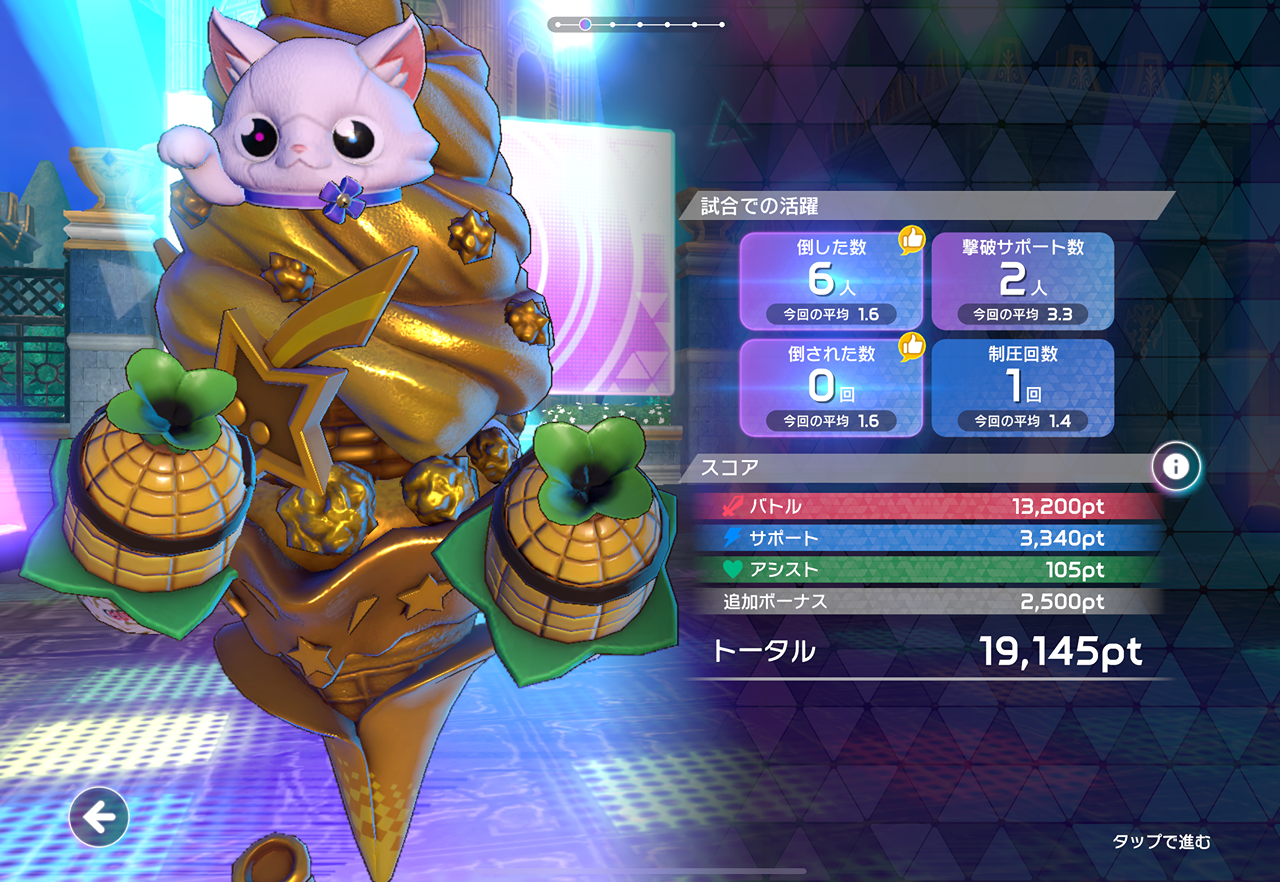Open the score info details

[1175, 466]
